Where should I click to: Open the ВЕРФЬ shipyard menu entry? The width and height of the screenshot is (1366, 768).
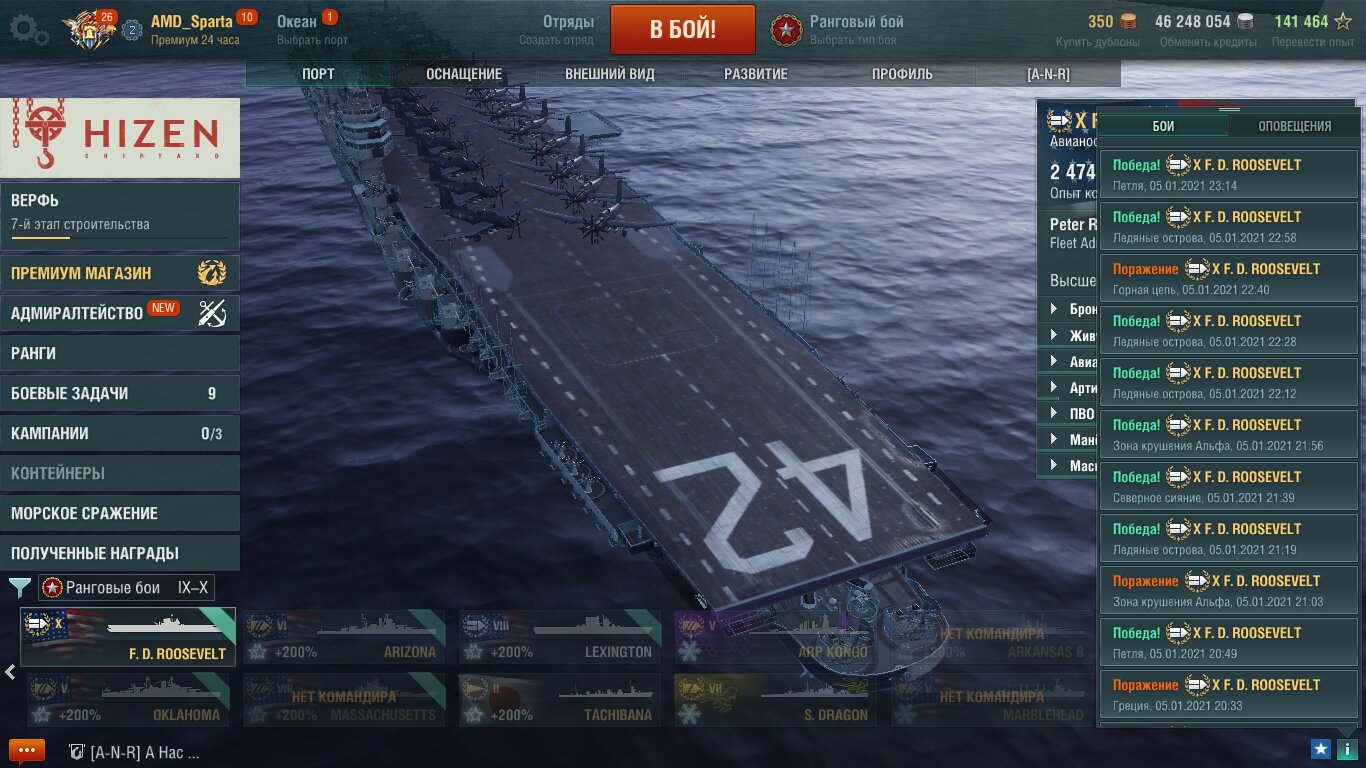(x=120, y=212)
